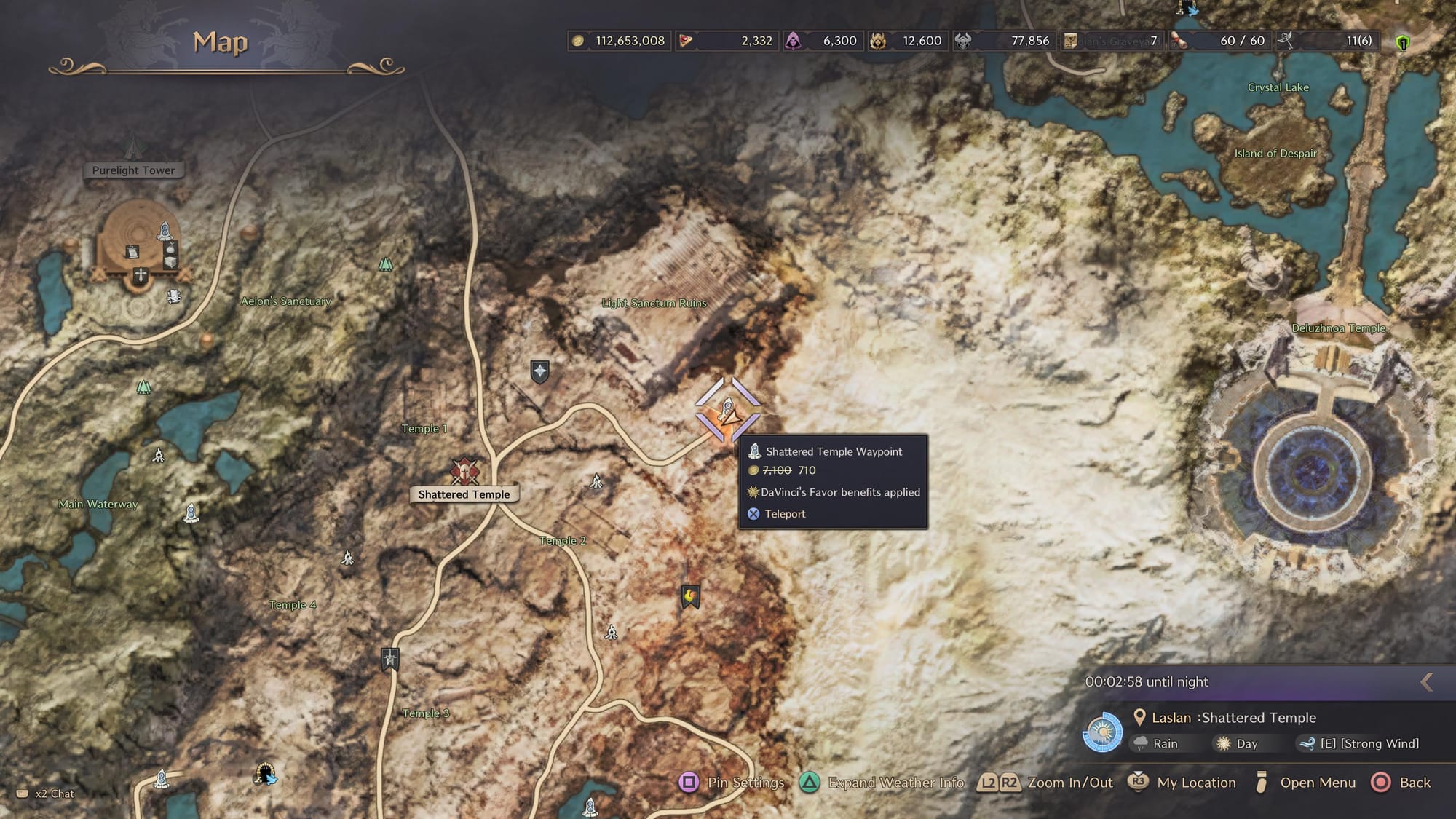
Task: Select the waypoint beside Main Waterway
Action: click(191, 513)
